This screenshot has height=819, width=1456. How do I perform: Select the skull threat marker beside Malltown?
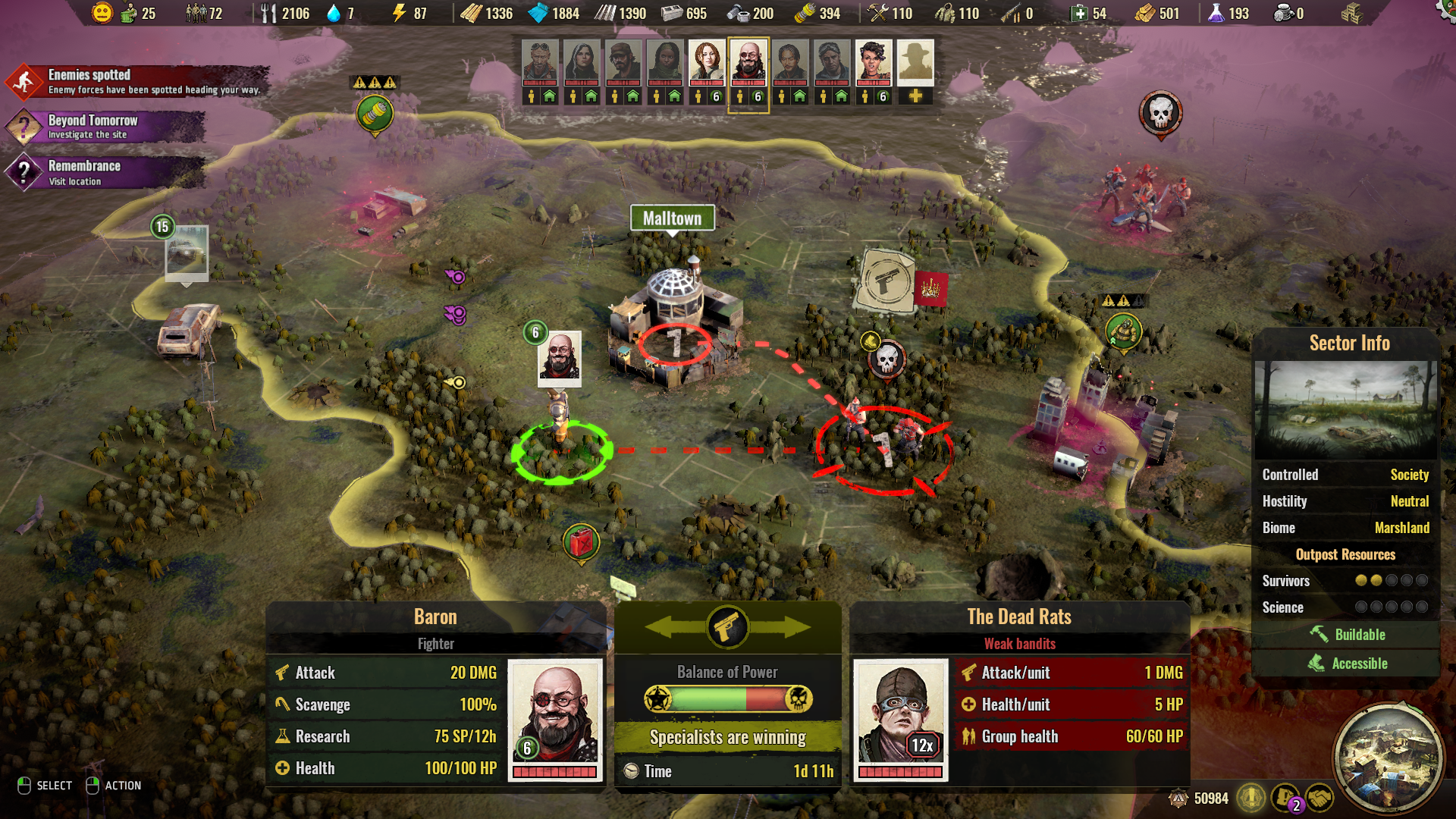point(886,360)
